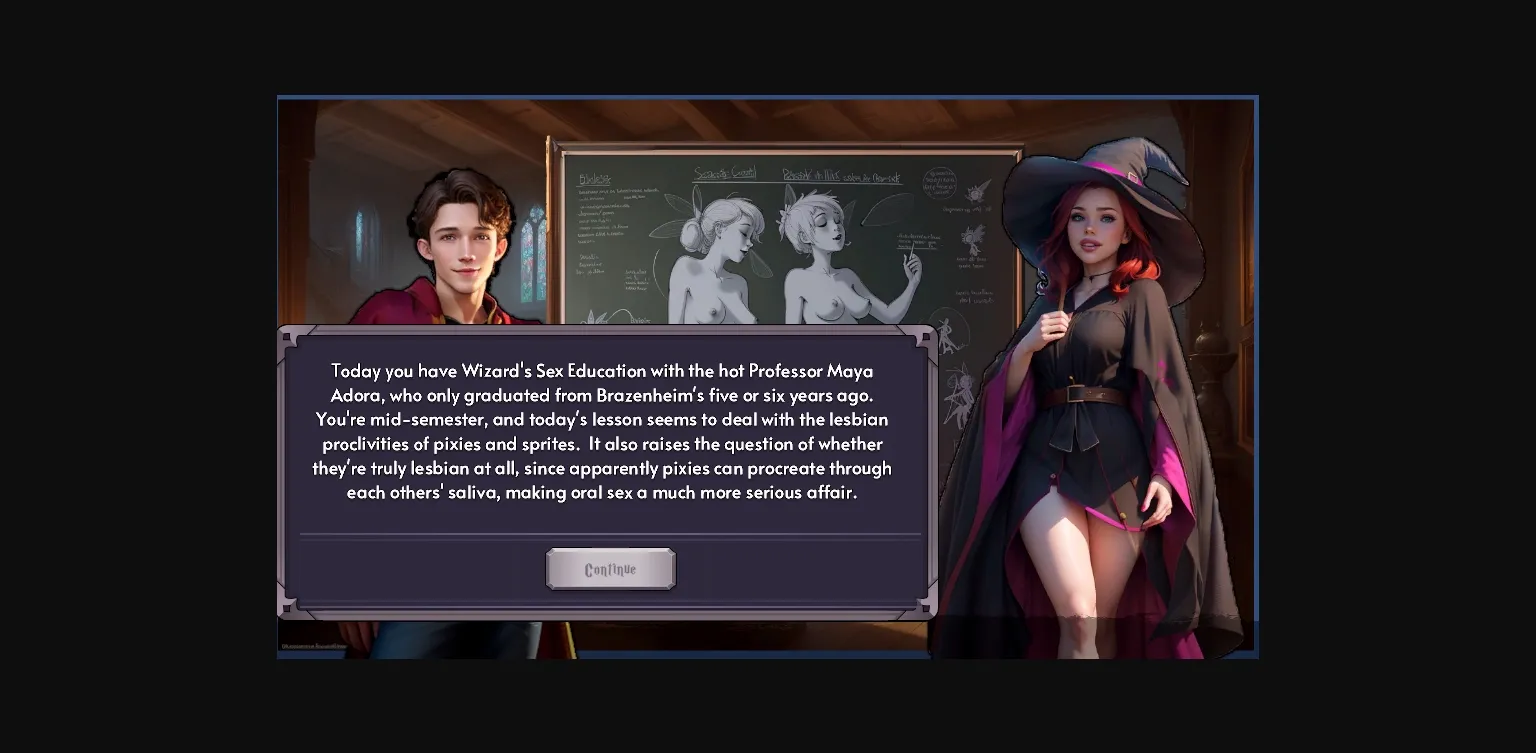Click the small circular seal on the chalkboard

[x=940, y=185]
